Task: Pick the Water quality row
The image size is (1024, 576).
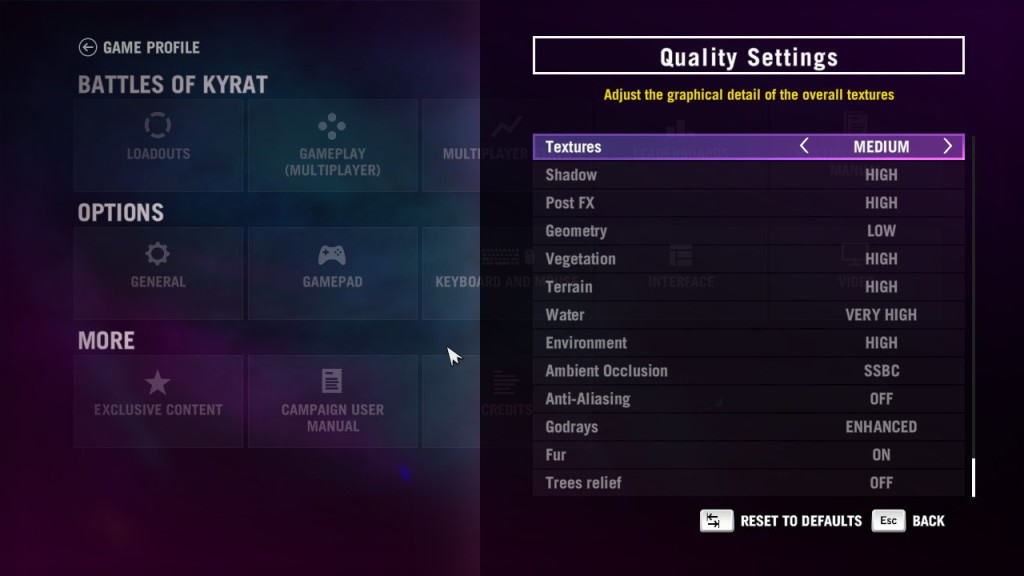Action: coord(748,315)
